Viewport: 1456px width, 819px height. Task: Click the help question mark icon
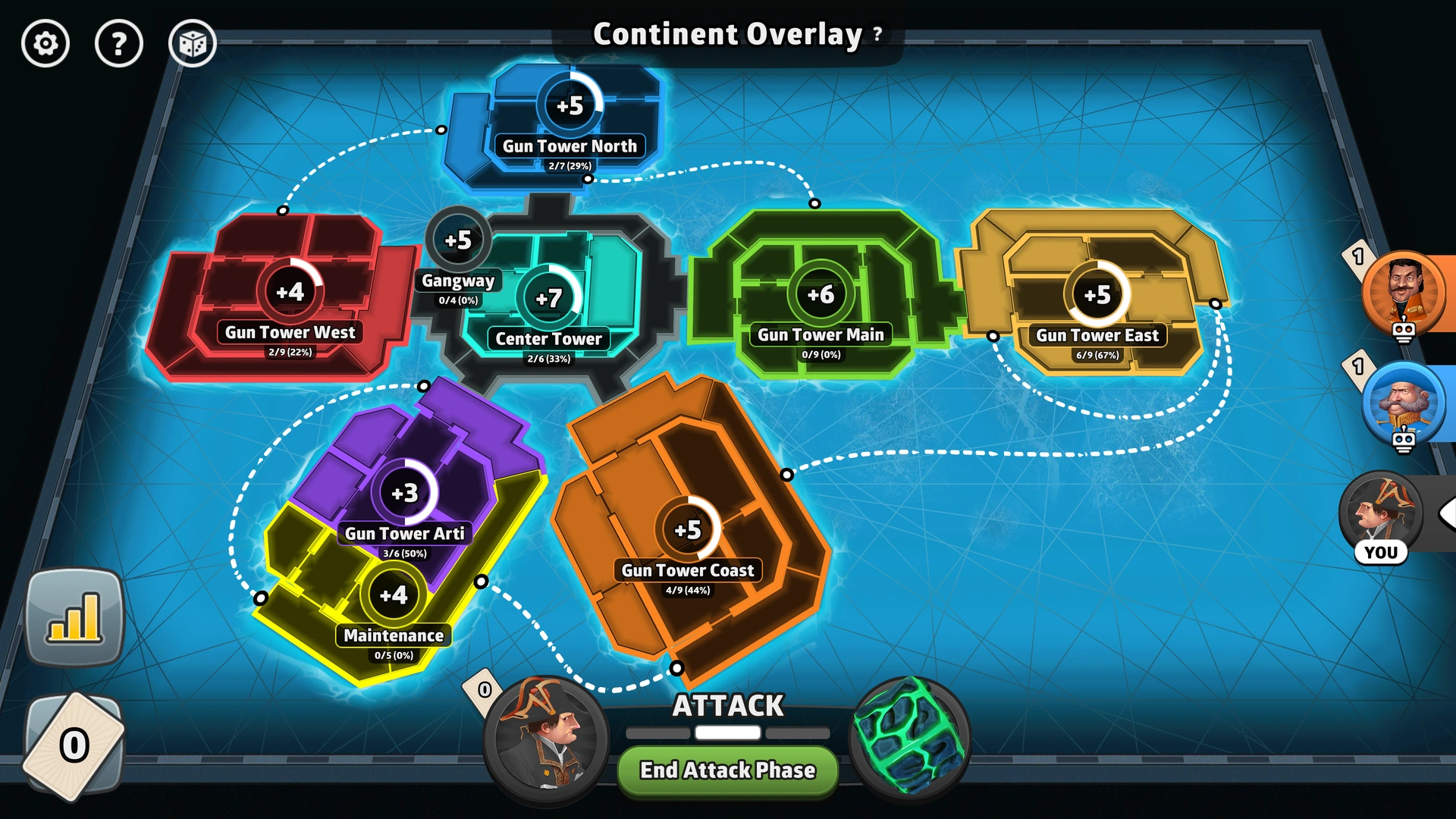coord(119,43)
